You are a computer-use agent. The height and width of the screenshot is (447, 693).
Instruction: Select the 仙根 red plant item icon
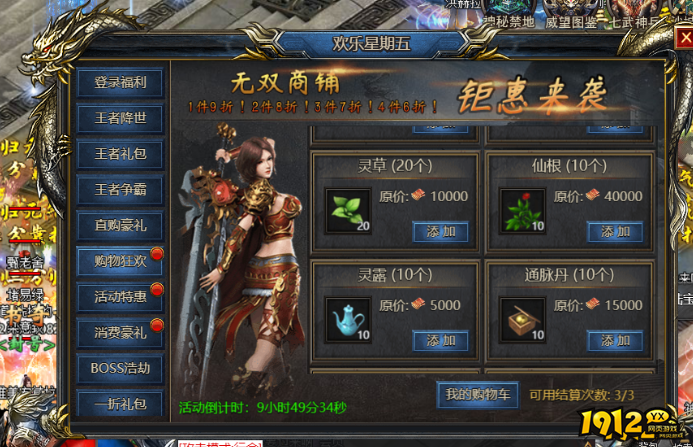point(522,210)
